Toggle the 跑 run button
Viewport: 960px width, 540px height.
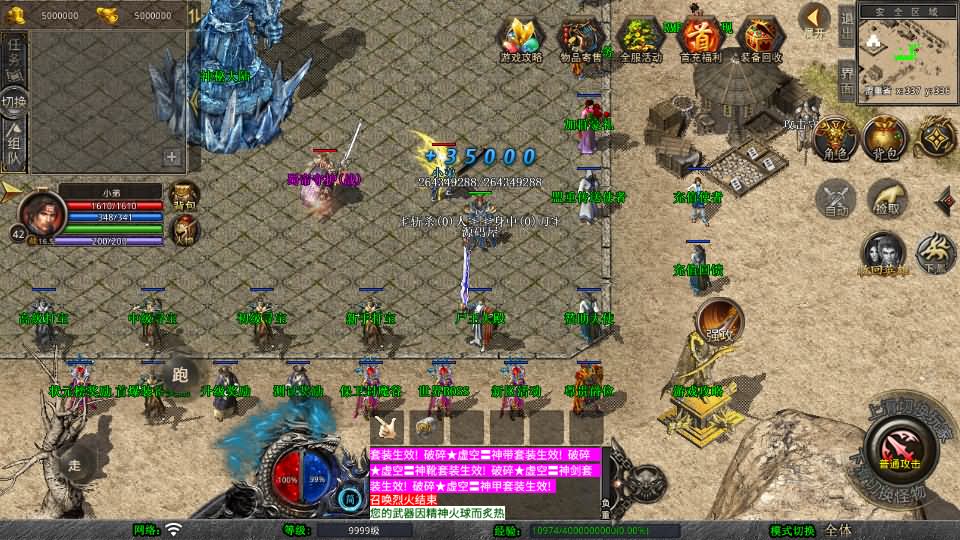pos(180,374)
